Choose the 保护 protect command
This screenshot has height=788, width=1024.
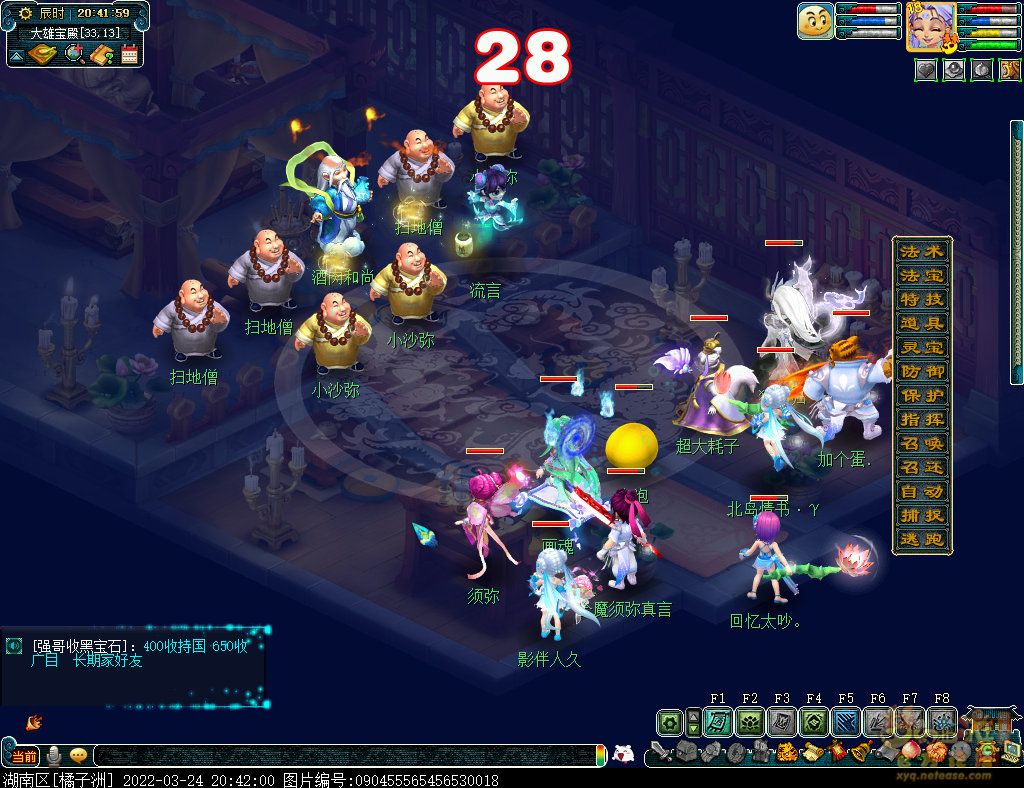[921, 395]
